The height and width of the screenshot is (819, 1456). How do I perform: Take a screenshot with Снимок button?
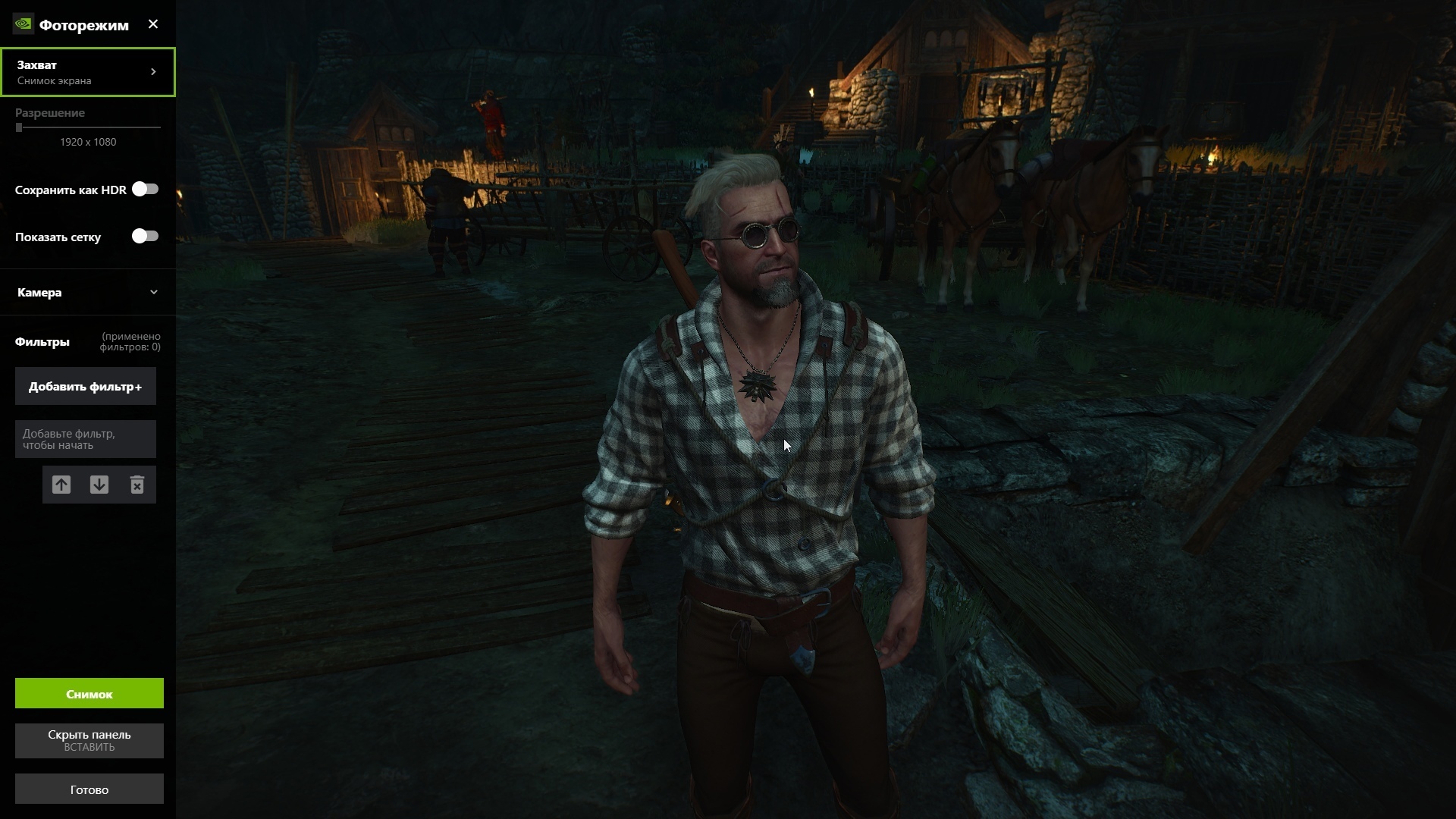pyautogui.click(x=89, y=693)
